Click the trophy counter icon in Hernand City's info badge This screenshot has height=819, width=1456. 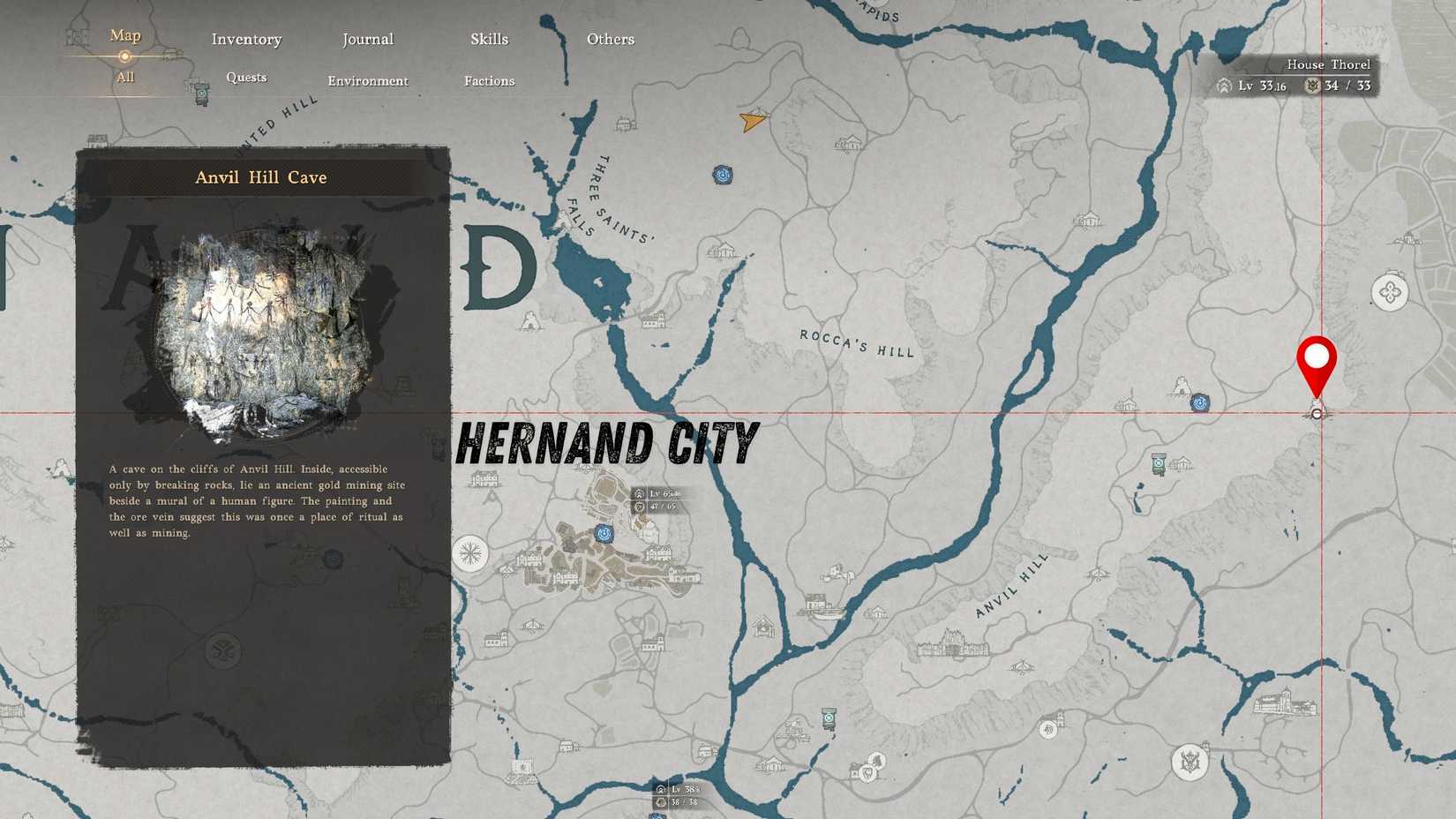coord(640,508)
